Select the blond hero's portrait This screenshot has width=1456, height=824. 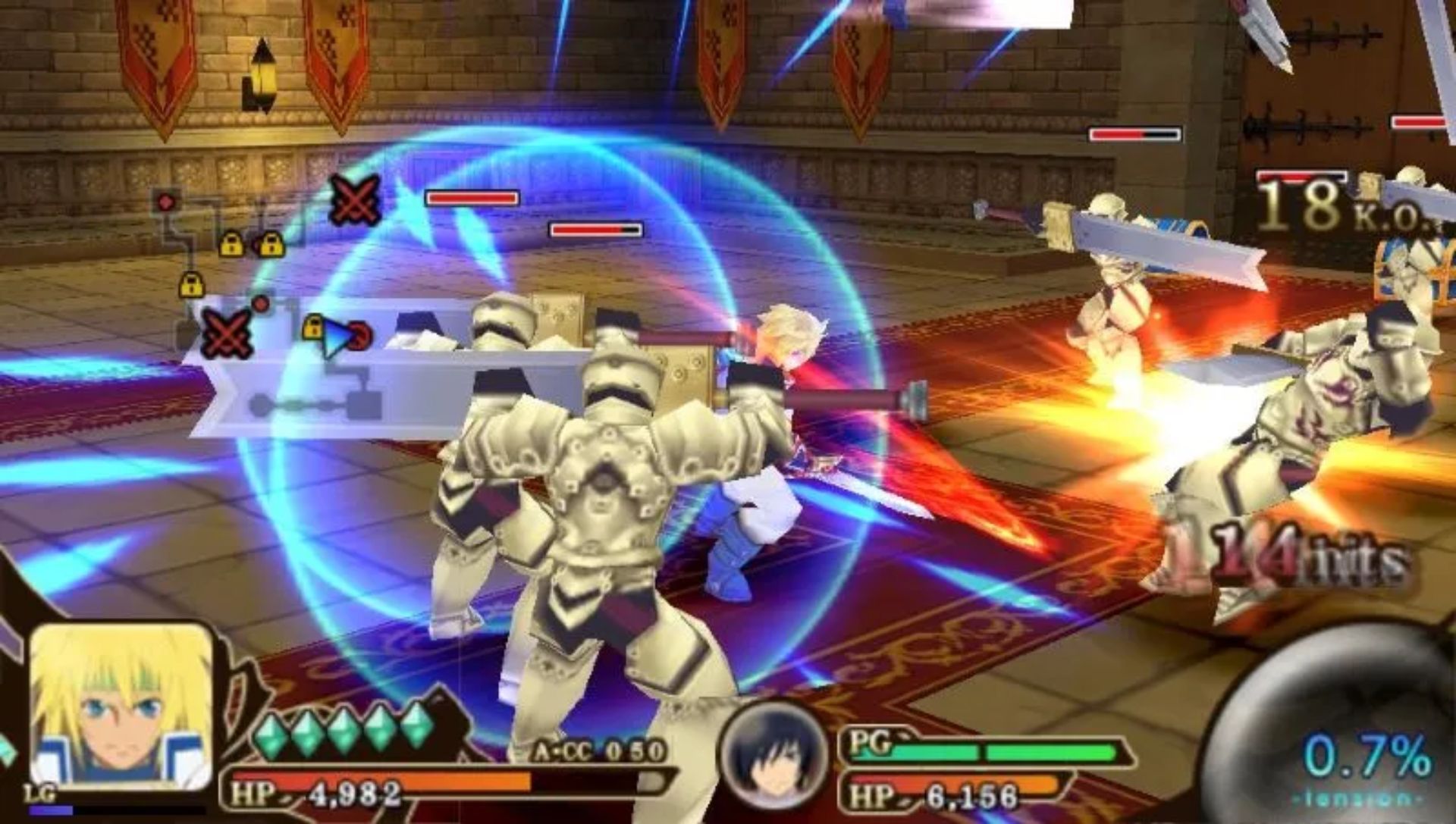click(x=121, y=707)
